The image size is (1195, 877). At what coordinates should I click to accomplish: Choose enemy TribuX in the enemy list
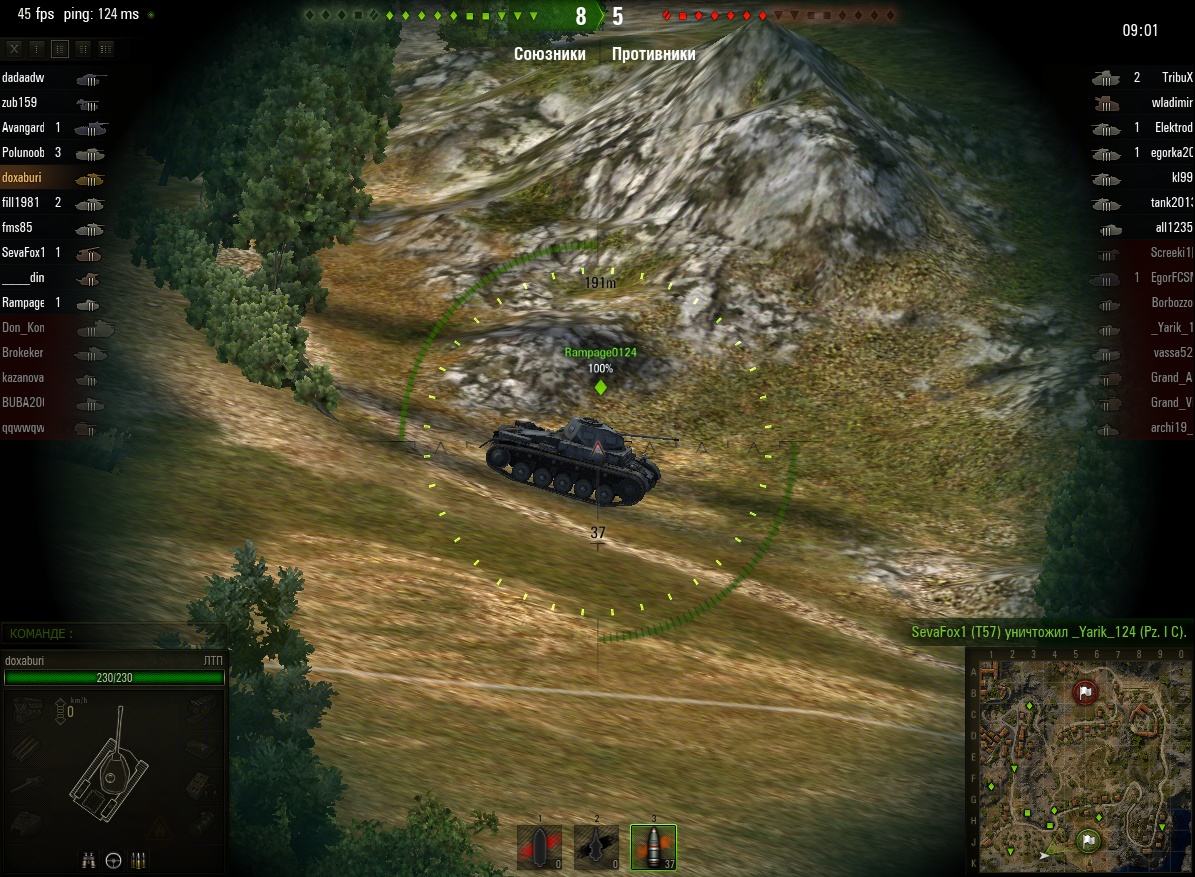click(1177, 78)
